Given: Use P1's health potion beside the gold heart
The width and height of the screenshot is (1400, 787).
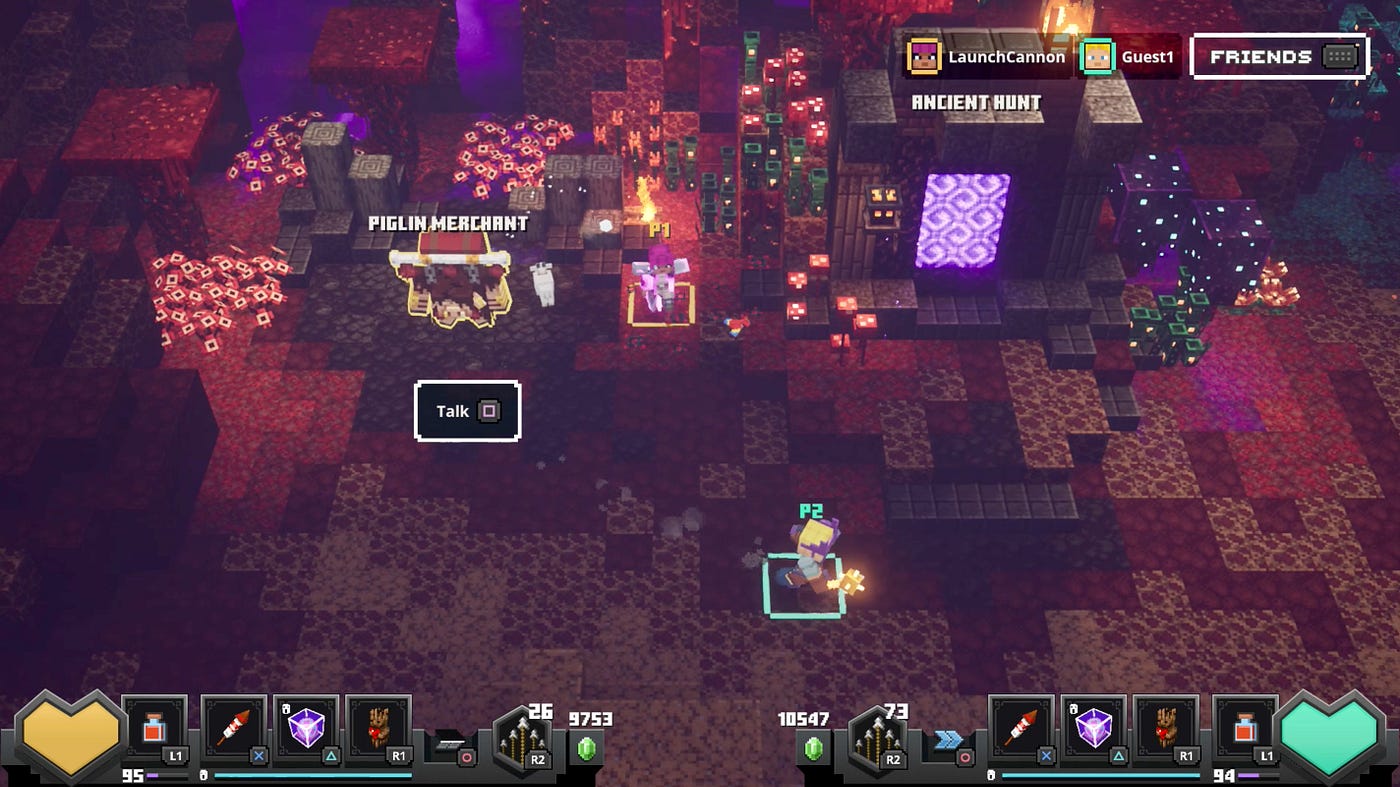Looking at the screenshot, I should click(155, 730).
